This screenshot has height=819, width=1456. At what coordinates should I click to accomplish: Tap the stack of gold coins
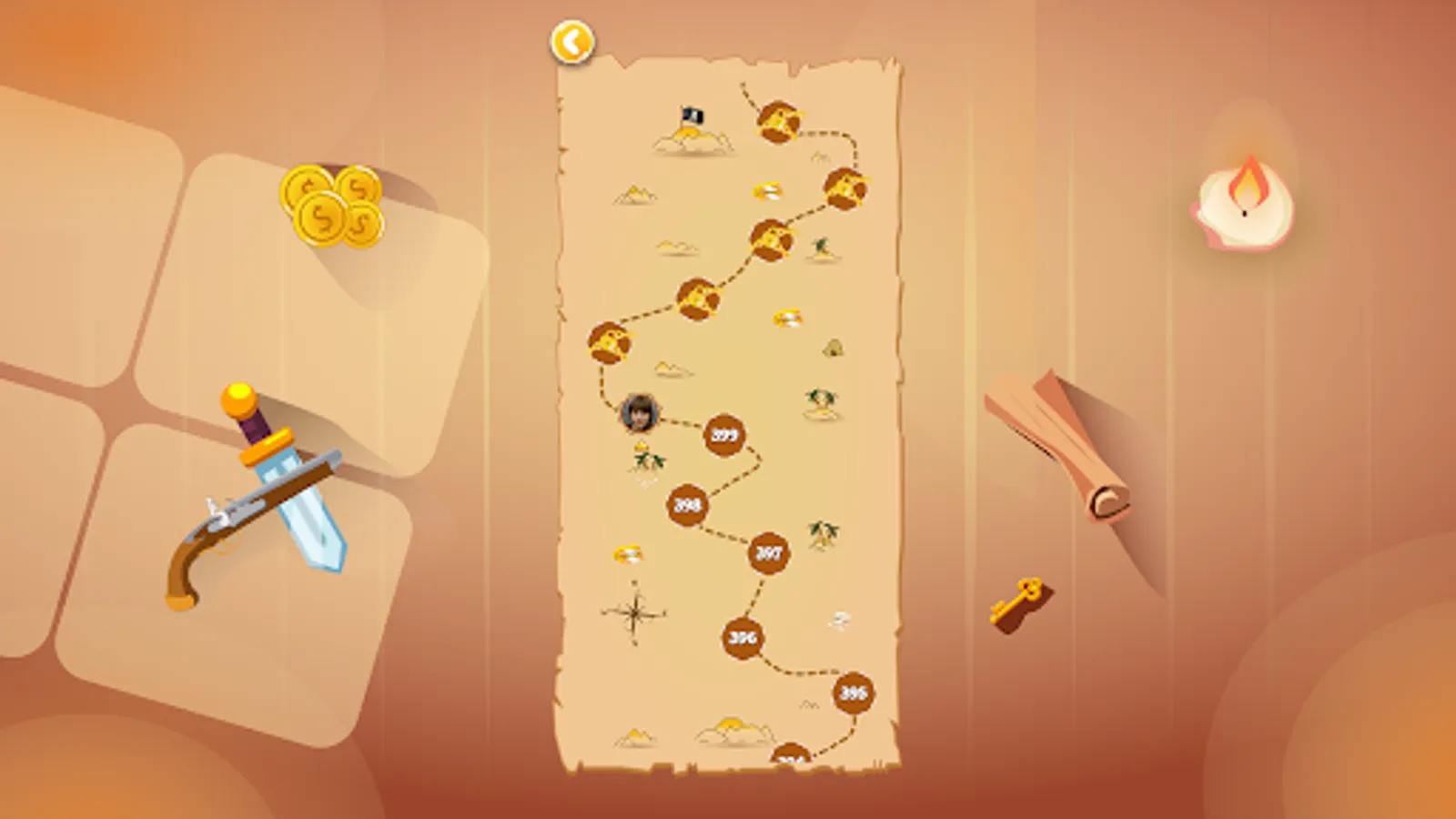coord(332,205)
